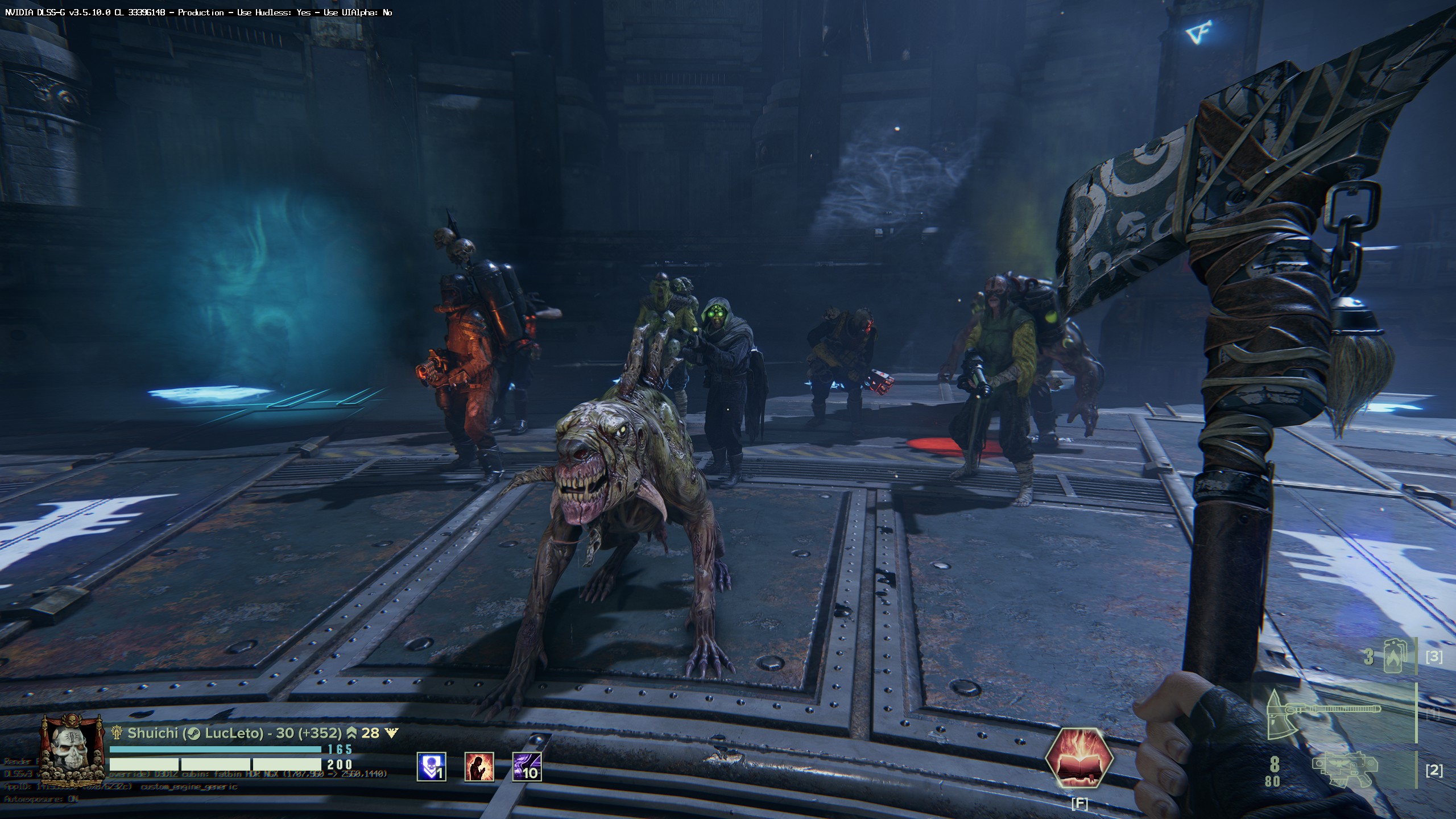
Task: Select the flame grenade slot
Action: coord(1400,656)
